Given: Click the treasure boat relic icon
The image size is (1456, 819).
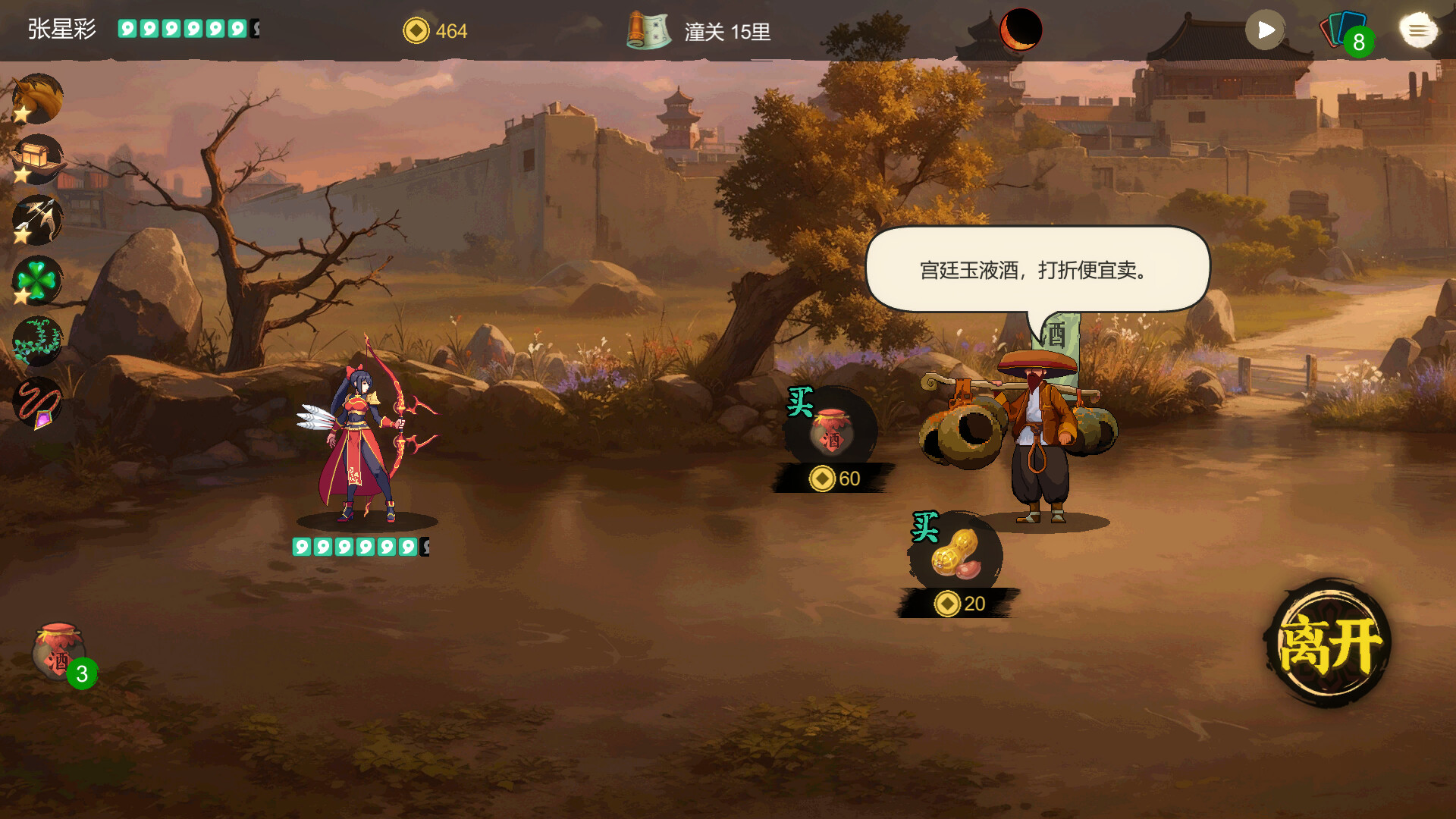Looking at the screenshot, I should click(37, 158).
